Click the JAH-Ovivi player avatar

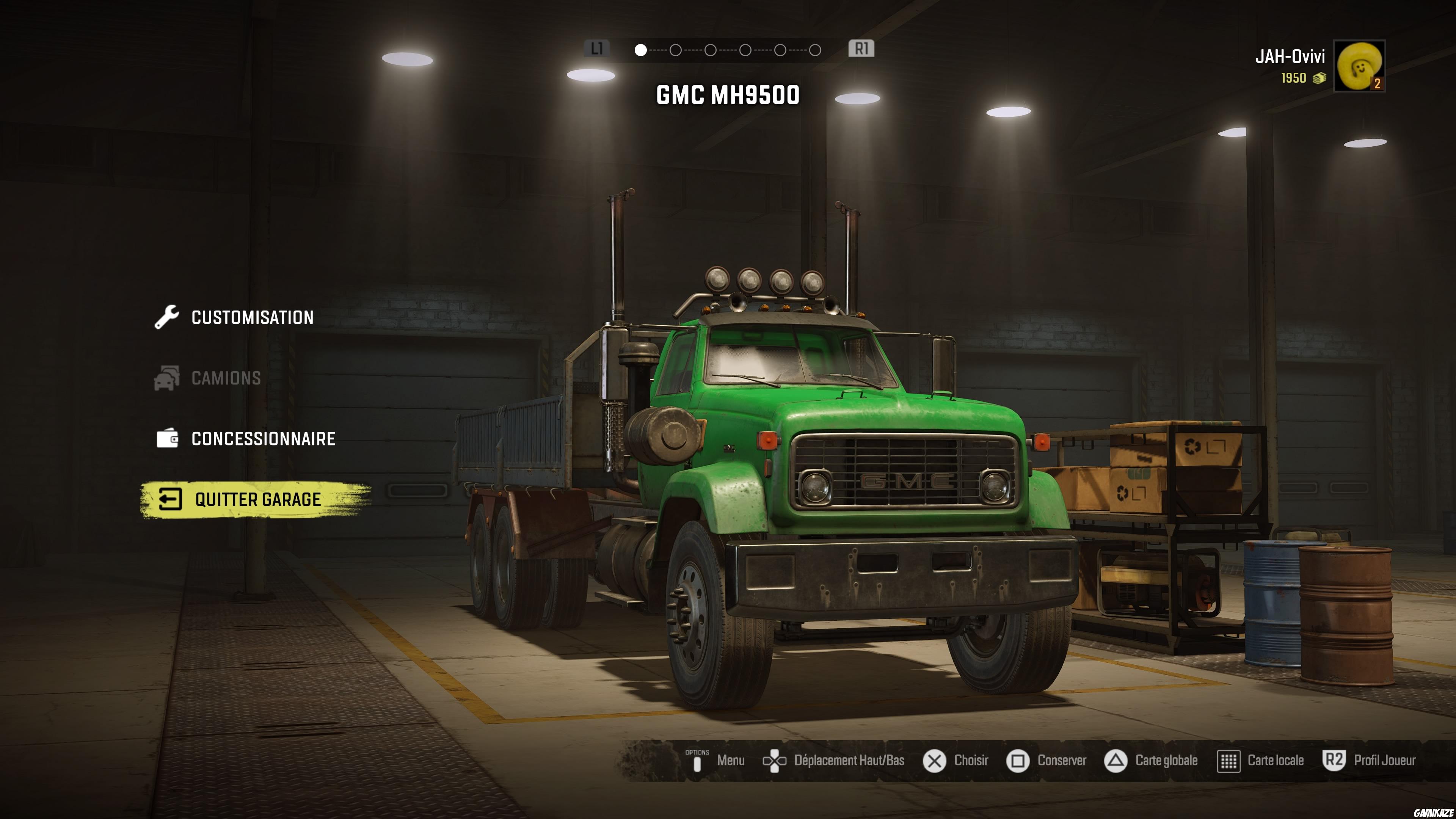1359,66
